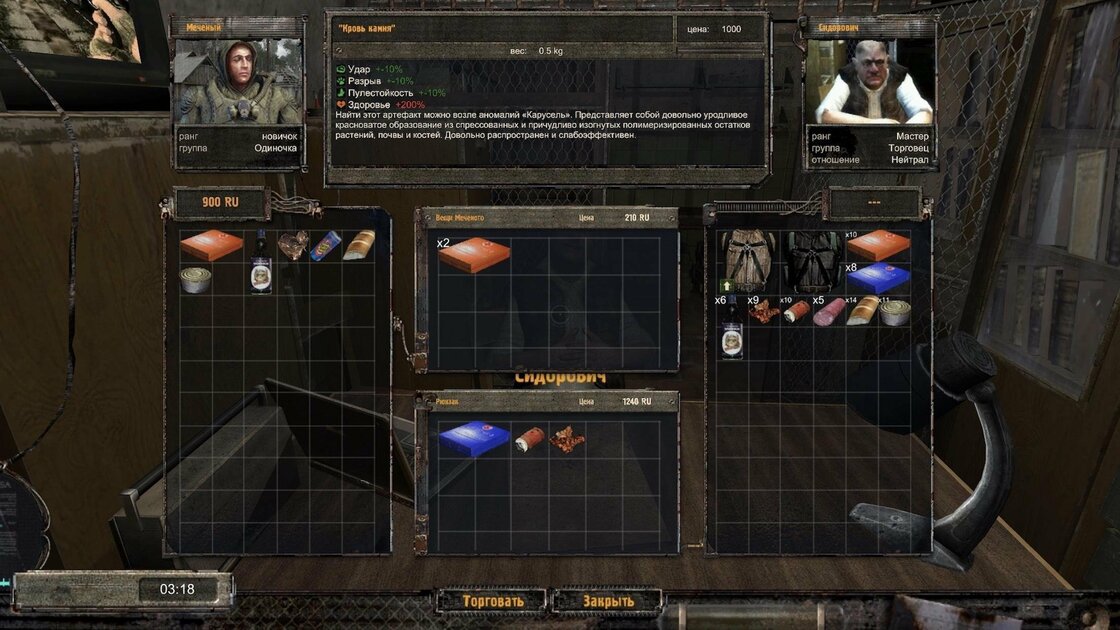Click the x9 red meat chunk stack
The height and width of the screenshot is (630, 1120).
765,312
